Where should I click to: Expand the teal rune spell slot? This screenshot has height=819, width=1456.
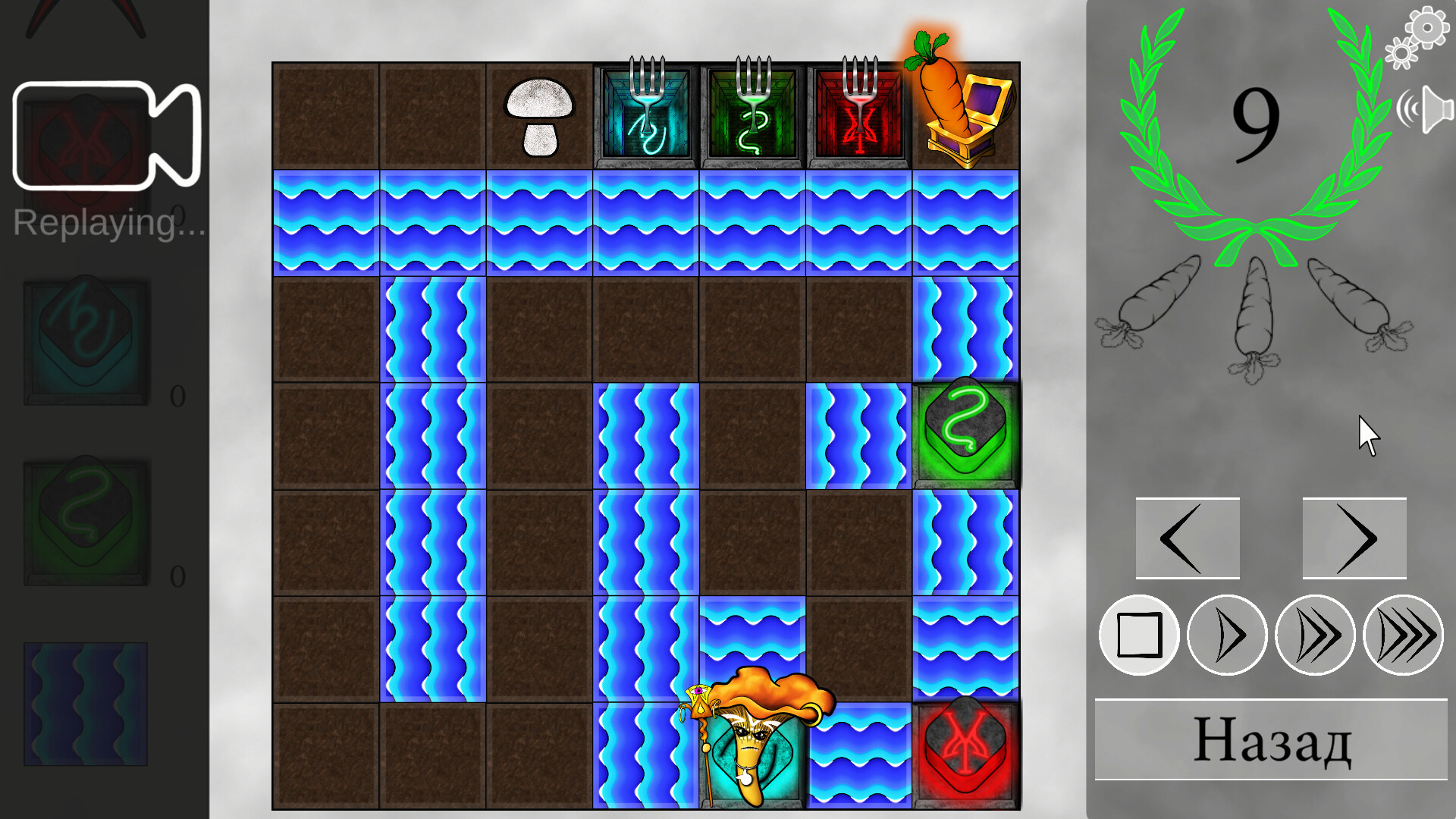pos(86,341)
